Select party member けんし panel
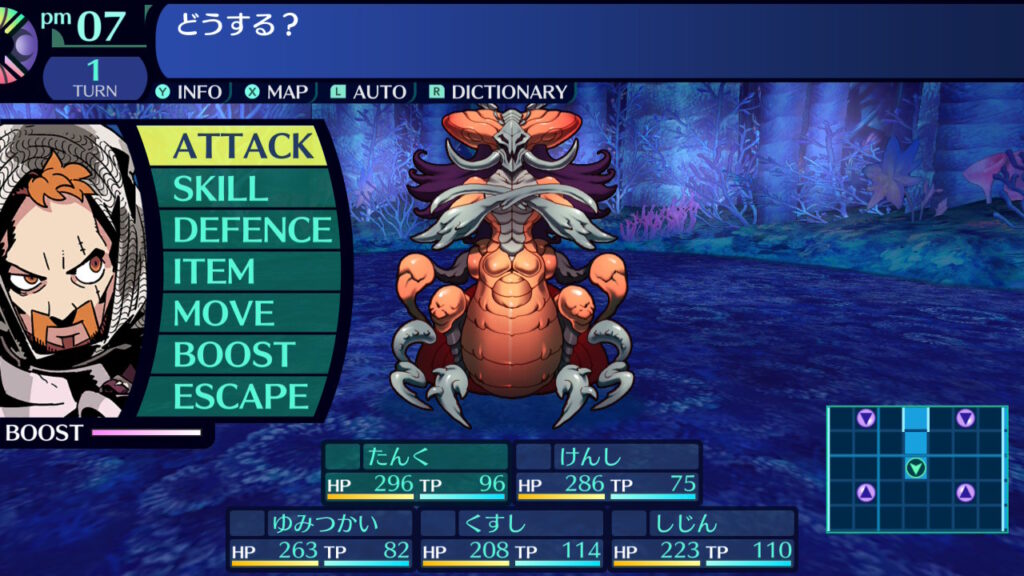The width and height of the screenshot is (1024, 576). point(607,472)
